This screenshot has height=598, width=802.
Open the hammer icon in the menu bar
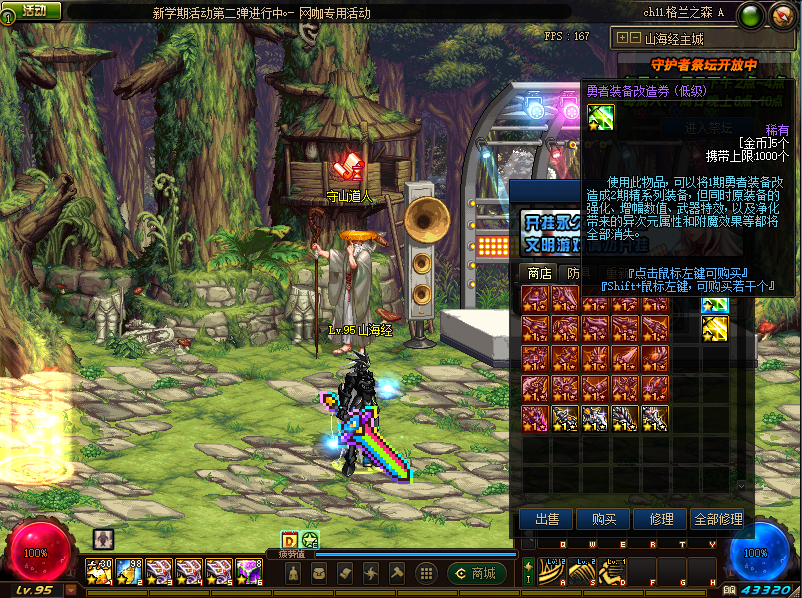(x=396, y=573)
